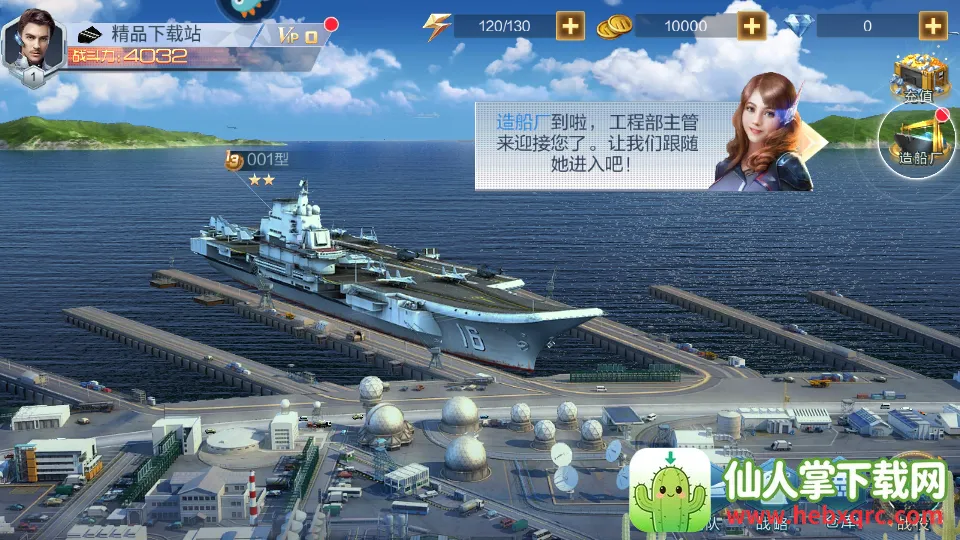Open the VIP 0 badge
The image size is (960, 540).
click(x=299, y=35)
